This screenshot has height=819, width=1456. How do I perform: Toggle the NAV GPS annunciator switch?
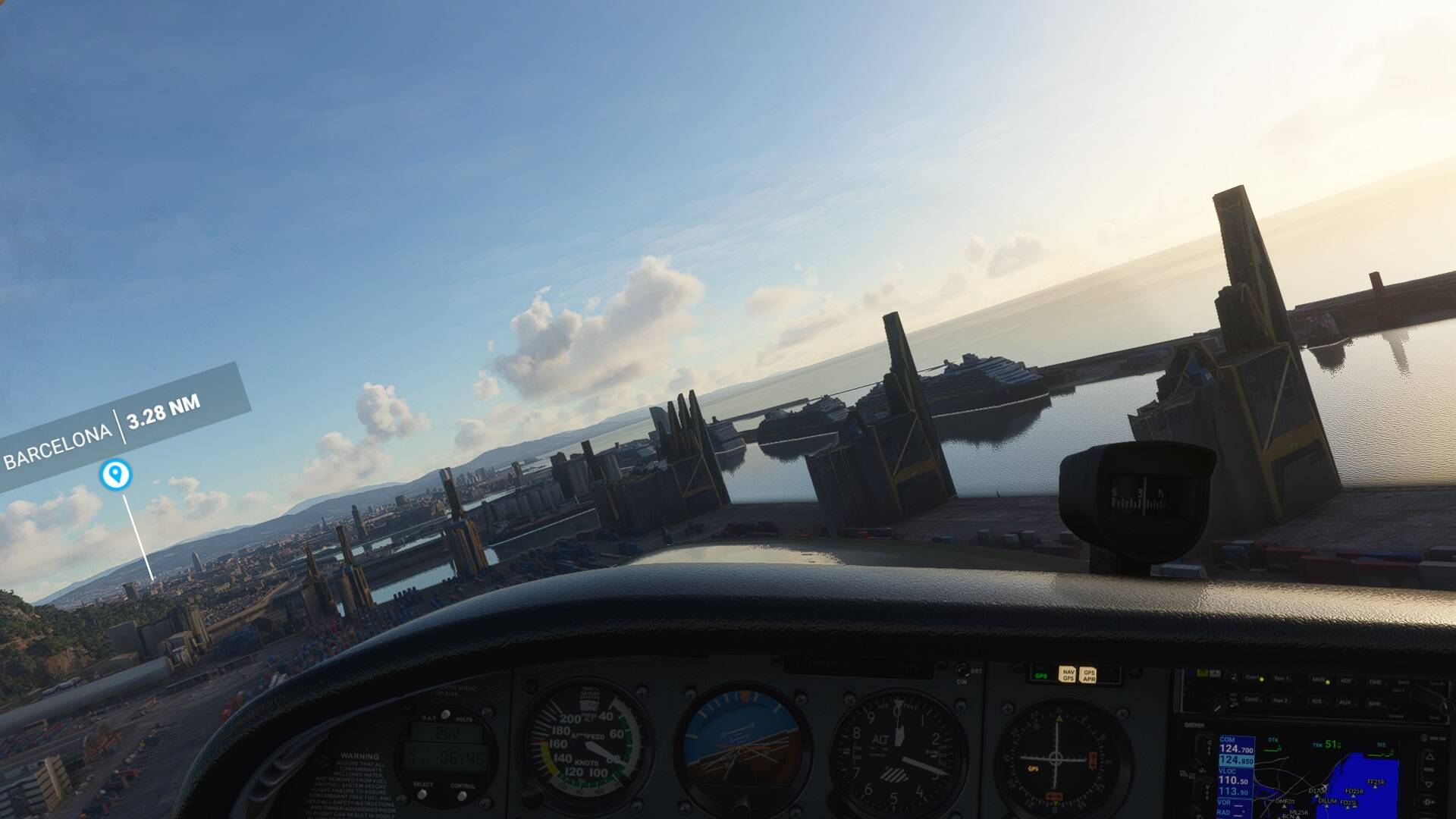(x=1068, y=674)
